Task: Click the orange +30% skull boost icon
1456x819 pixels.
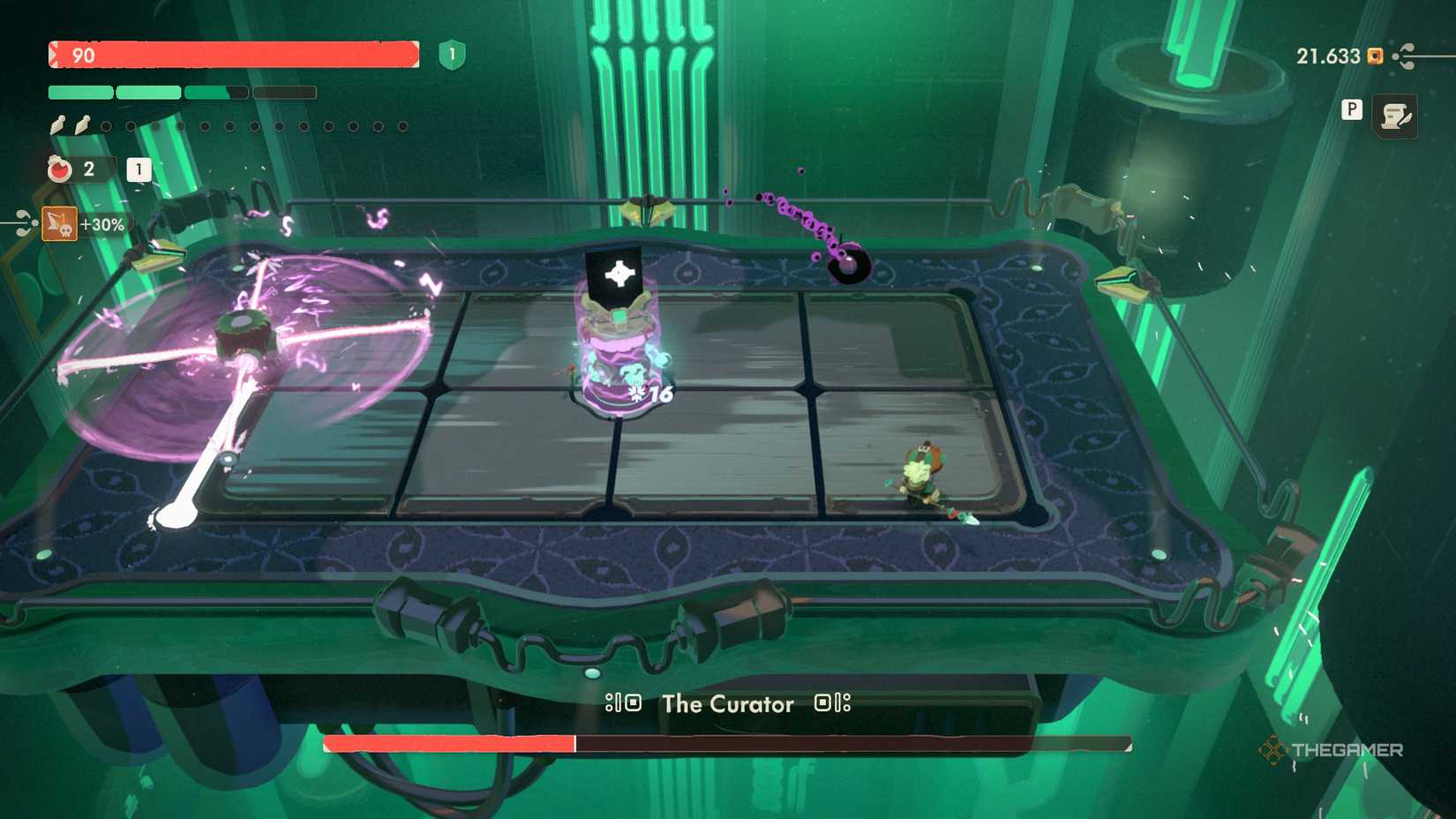Action: [59, 223]
